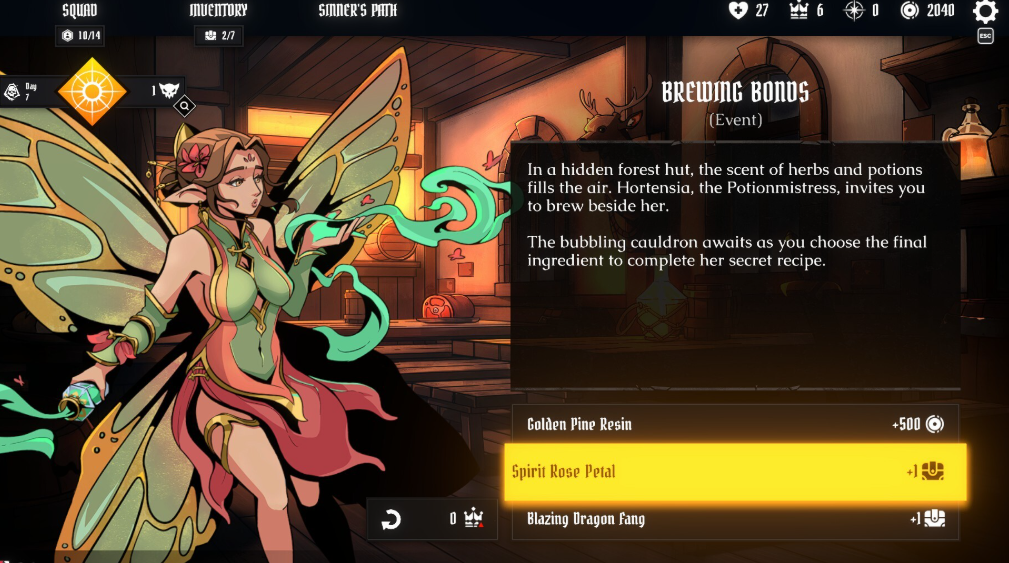Switch to the Sinner's Path tab
1009x563 pixels.
357,11
